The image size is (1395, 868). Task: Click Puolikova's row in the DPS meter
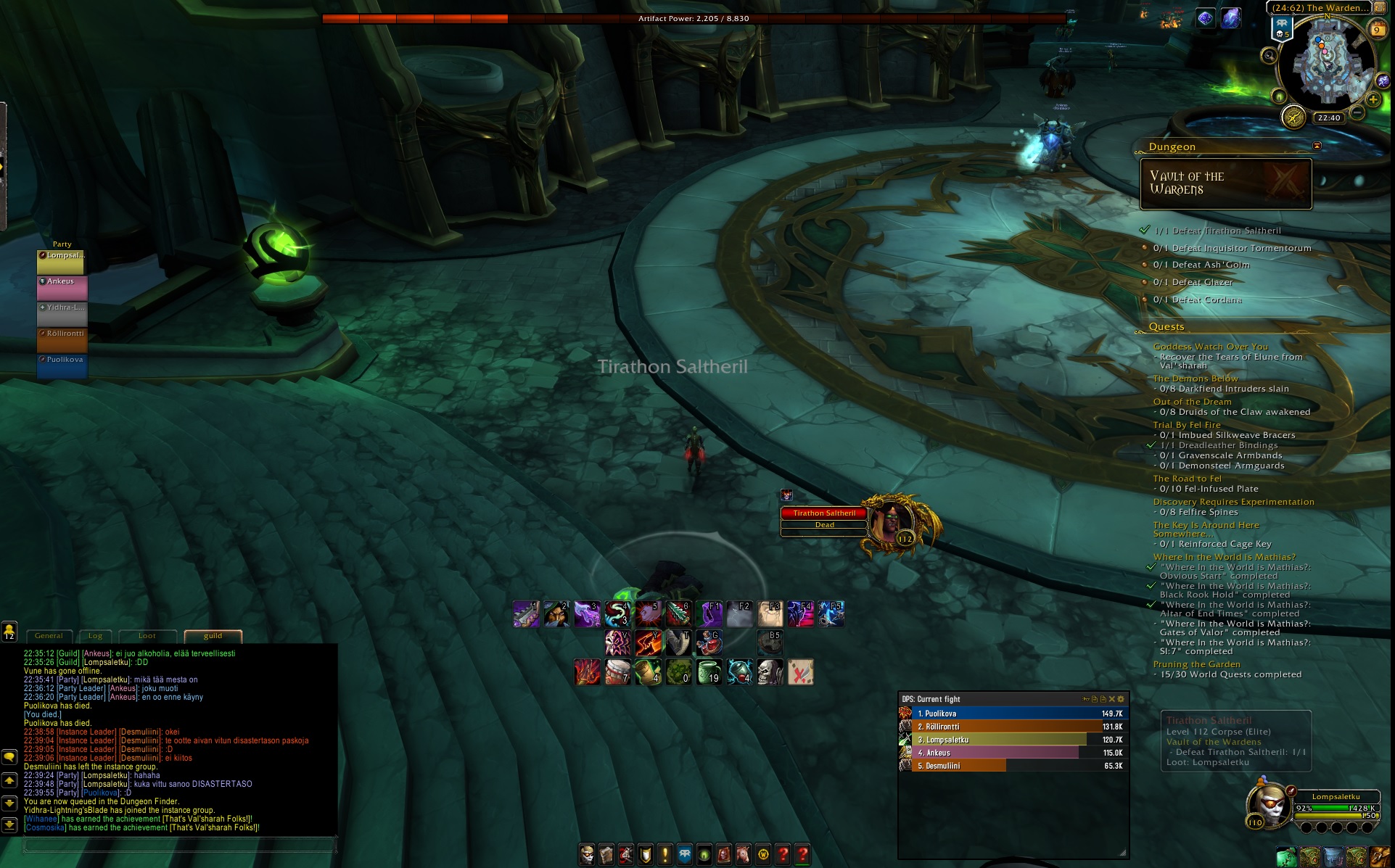(1013, 714)
